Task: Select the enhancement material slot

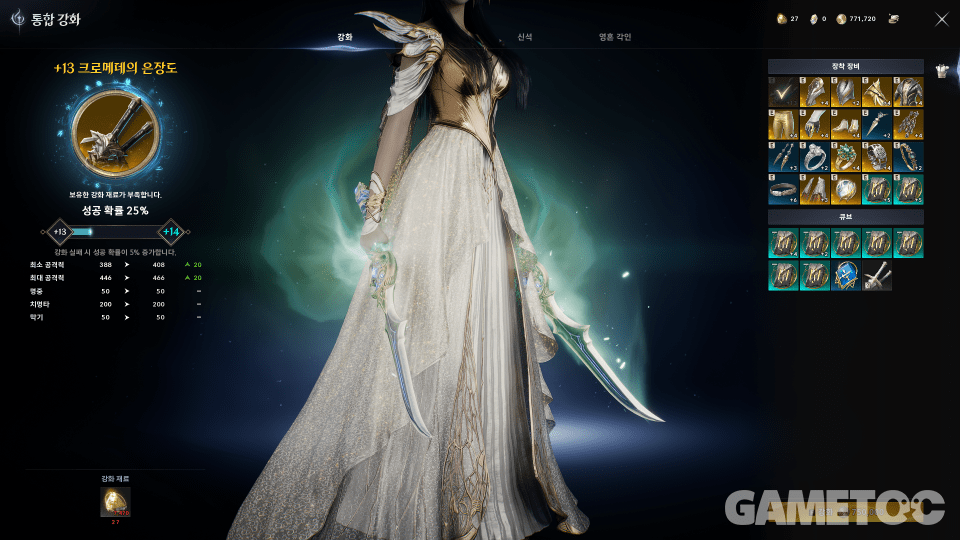Action: tap(115, 501)
